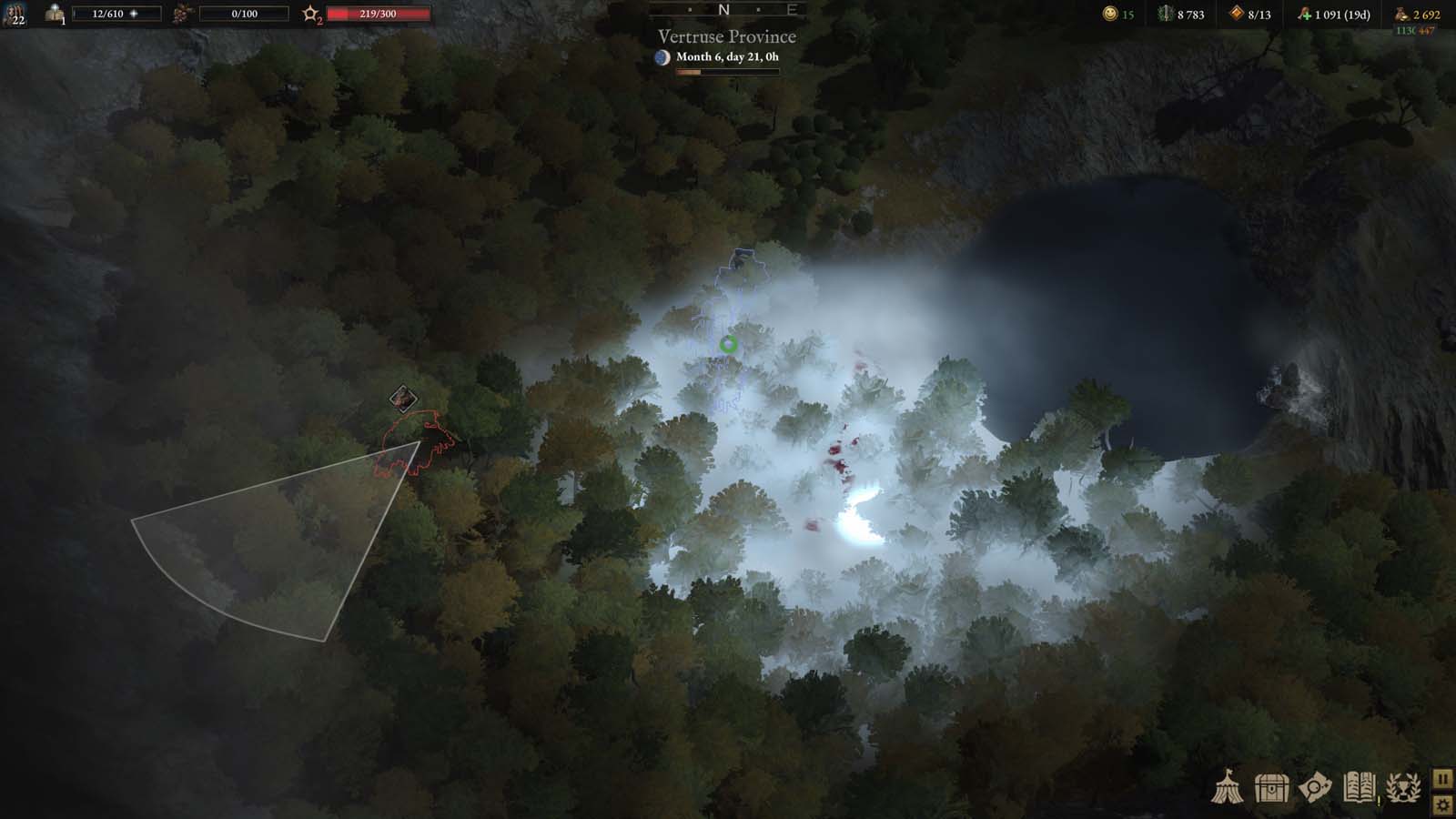Click the moon icon next to the date
Screen dimensions: 1456x819
coord(663,57)
